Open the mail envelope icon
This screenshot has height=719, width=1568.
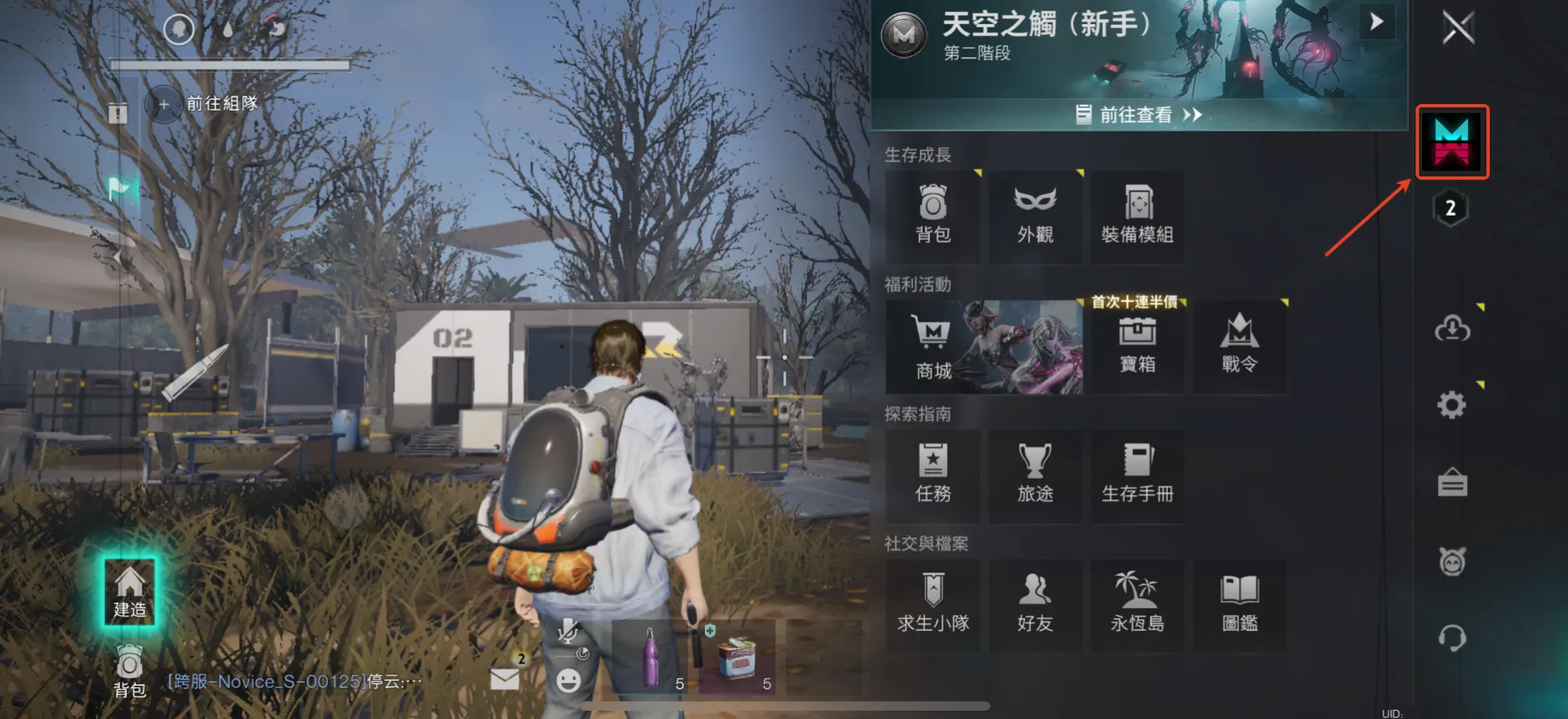click(x=505, y=678)
